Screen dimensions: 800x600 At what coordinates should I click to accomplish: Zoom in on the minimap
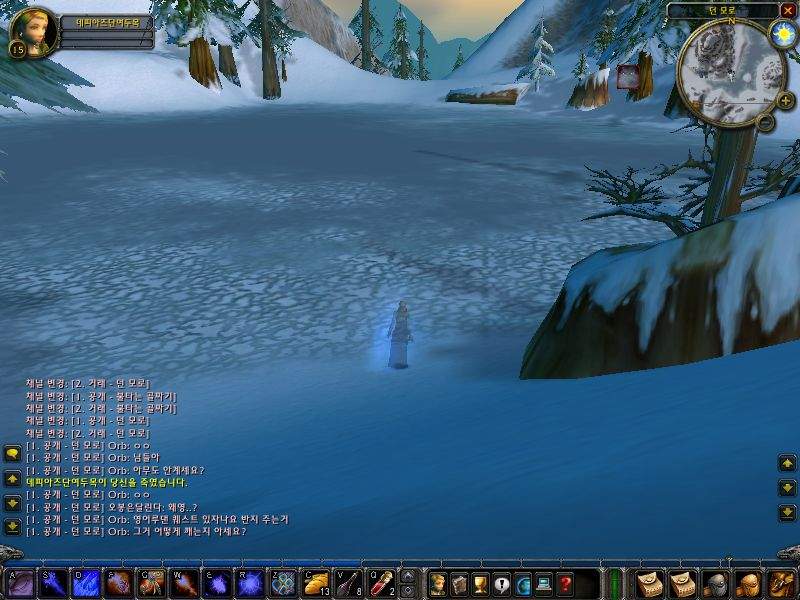coord(785,100)
